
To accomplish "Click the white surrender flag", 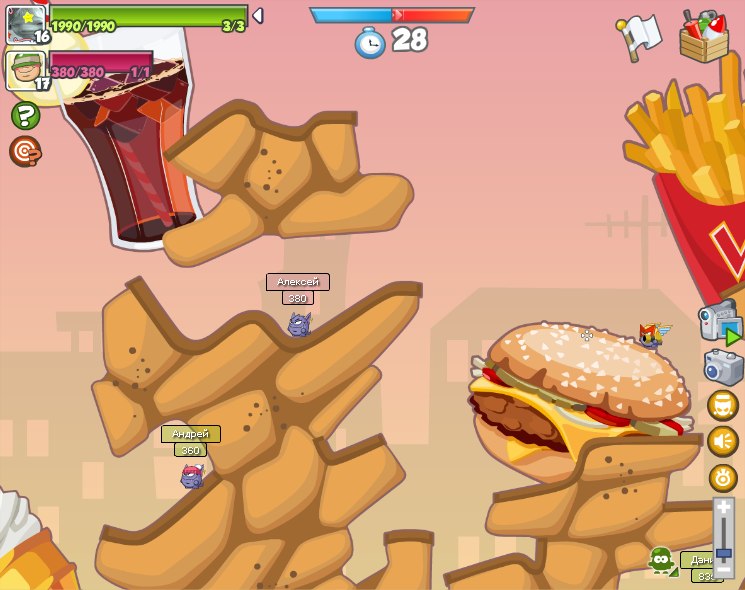I will (x=641, y=35).
